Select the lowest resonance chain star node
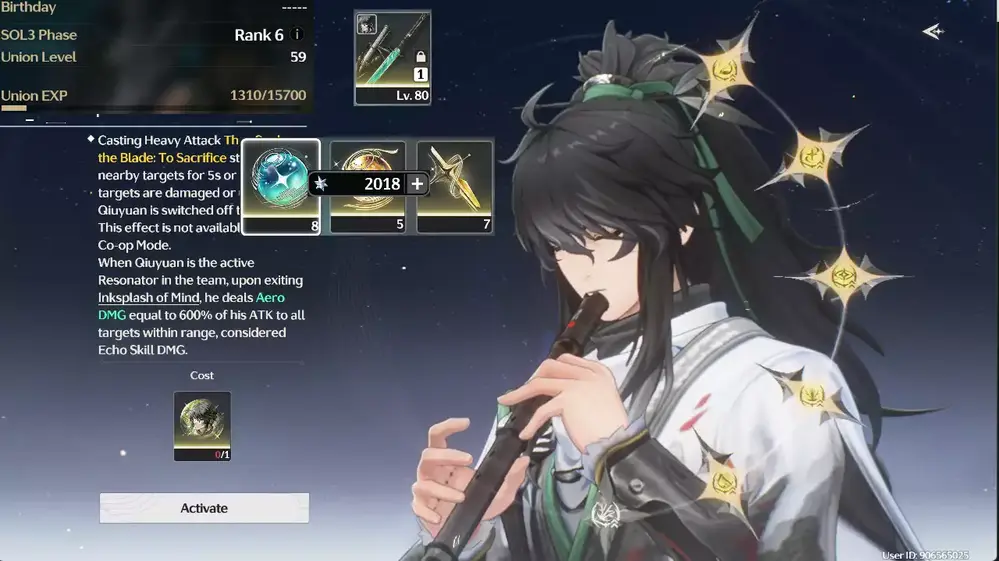This screenshot has width=999, height=561. click(x=722, y=484)
